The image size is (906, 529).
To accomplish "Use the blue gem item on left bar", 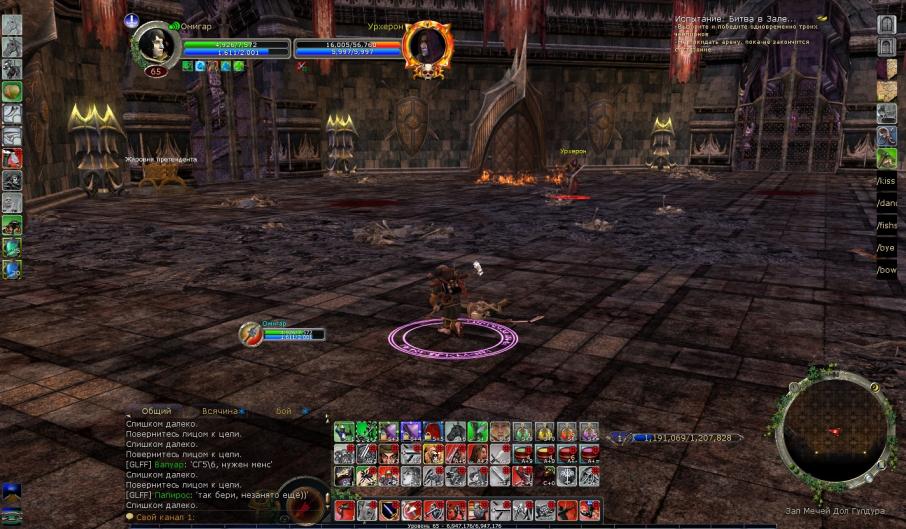I will [12, 269].
